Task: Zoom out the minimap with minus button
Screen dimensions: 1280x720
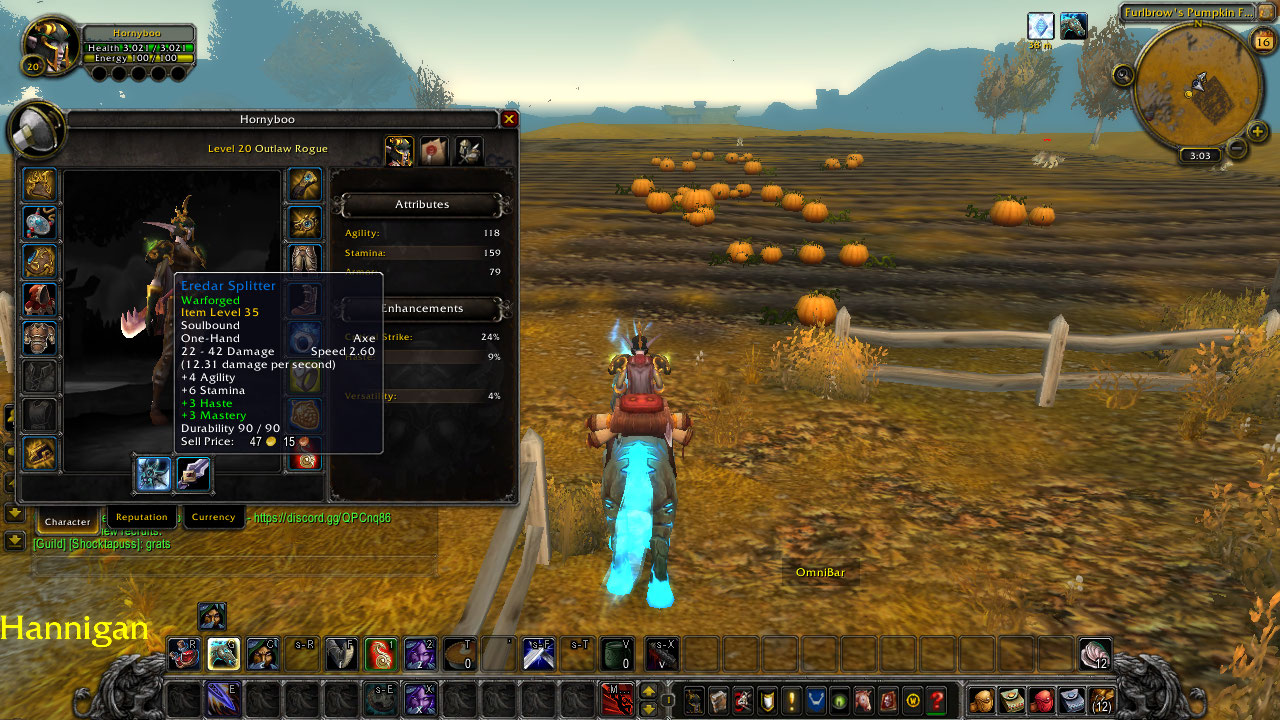Action: coord(1236,149)
